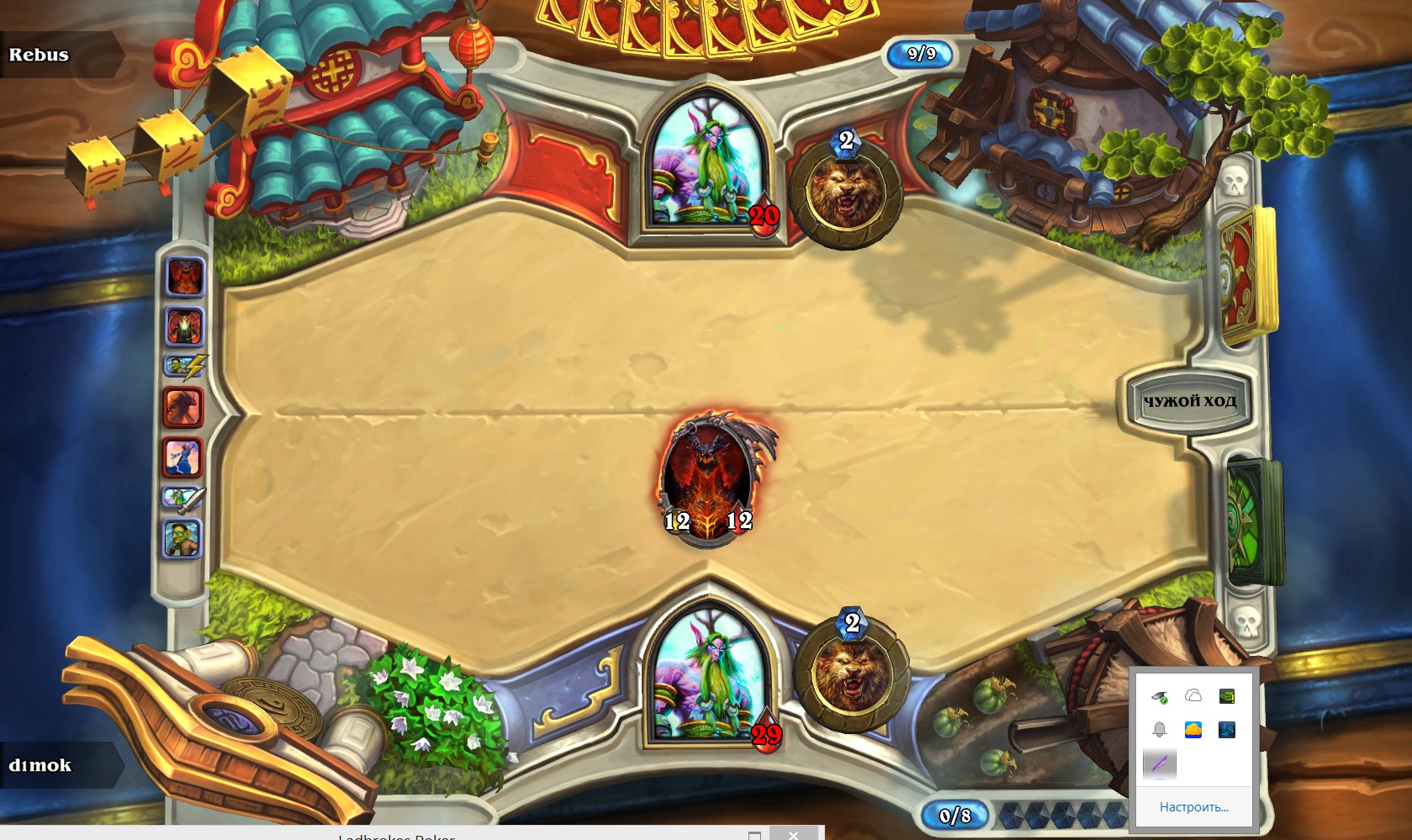1412x840 pixels.
Task: Click the "ЧУЖОЙ ХОД" end turn button
Action: coord(1189,401)
